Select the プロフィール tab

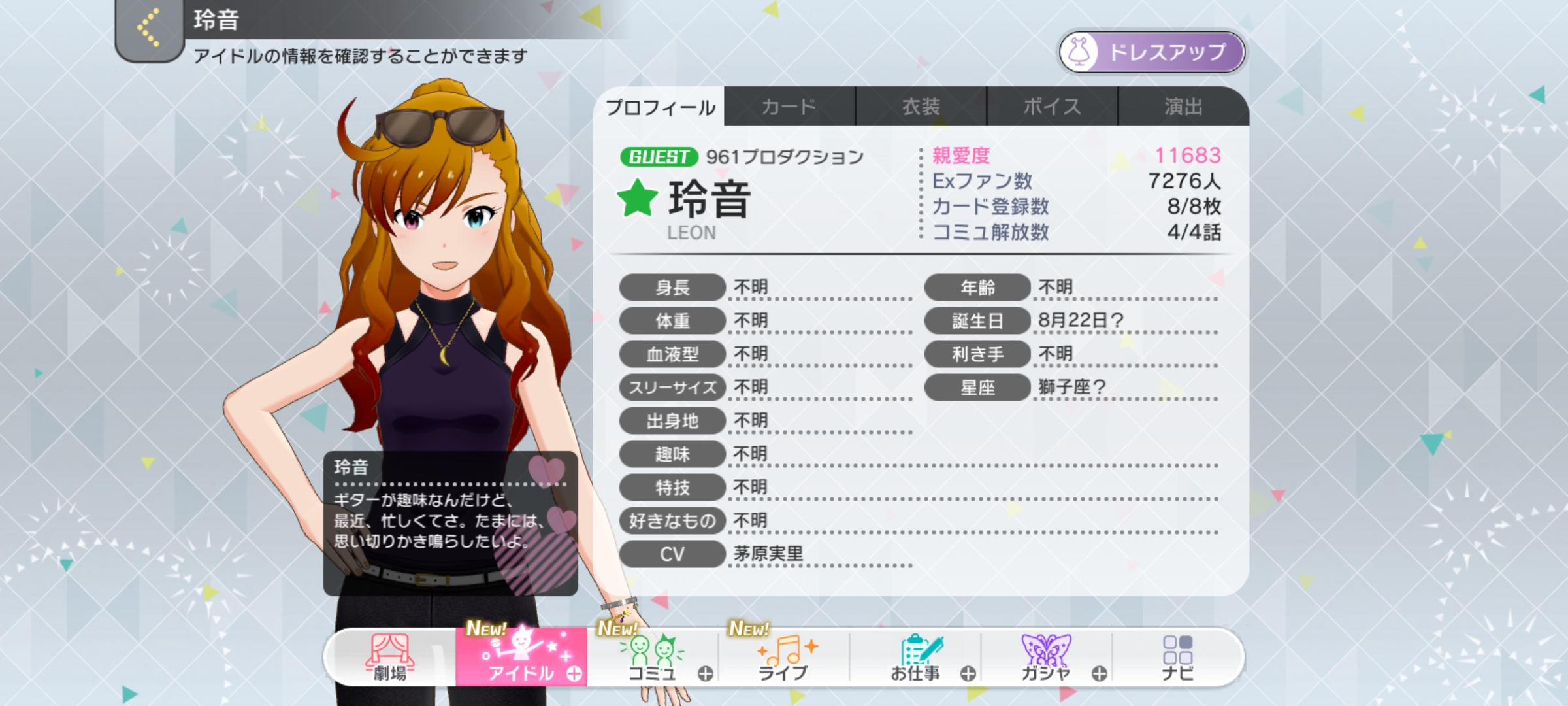660,107
